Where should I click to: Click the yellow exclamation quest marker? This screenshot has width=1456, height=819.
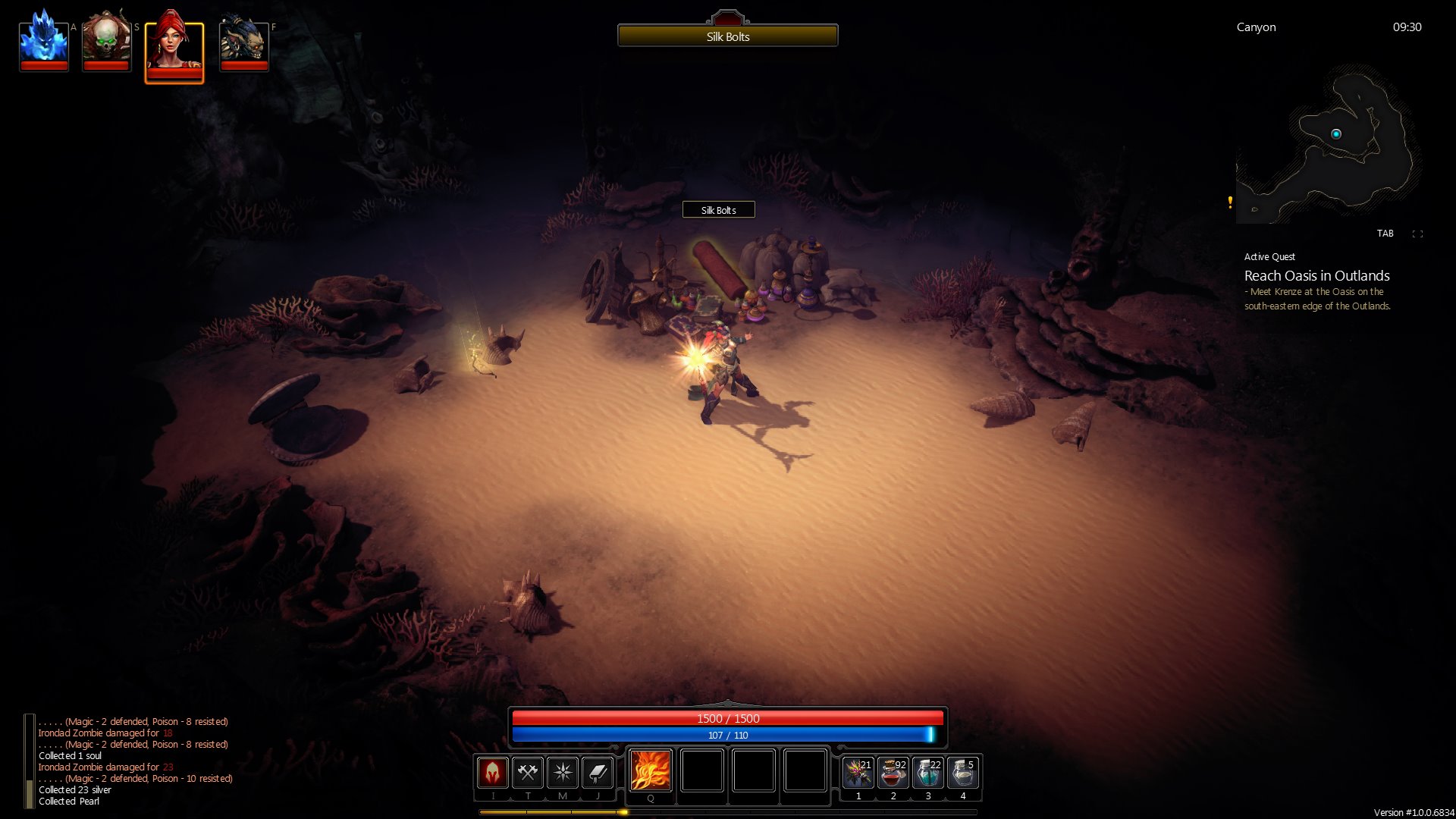1230,202
